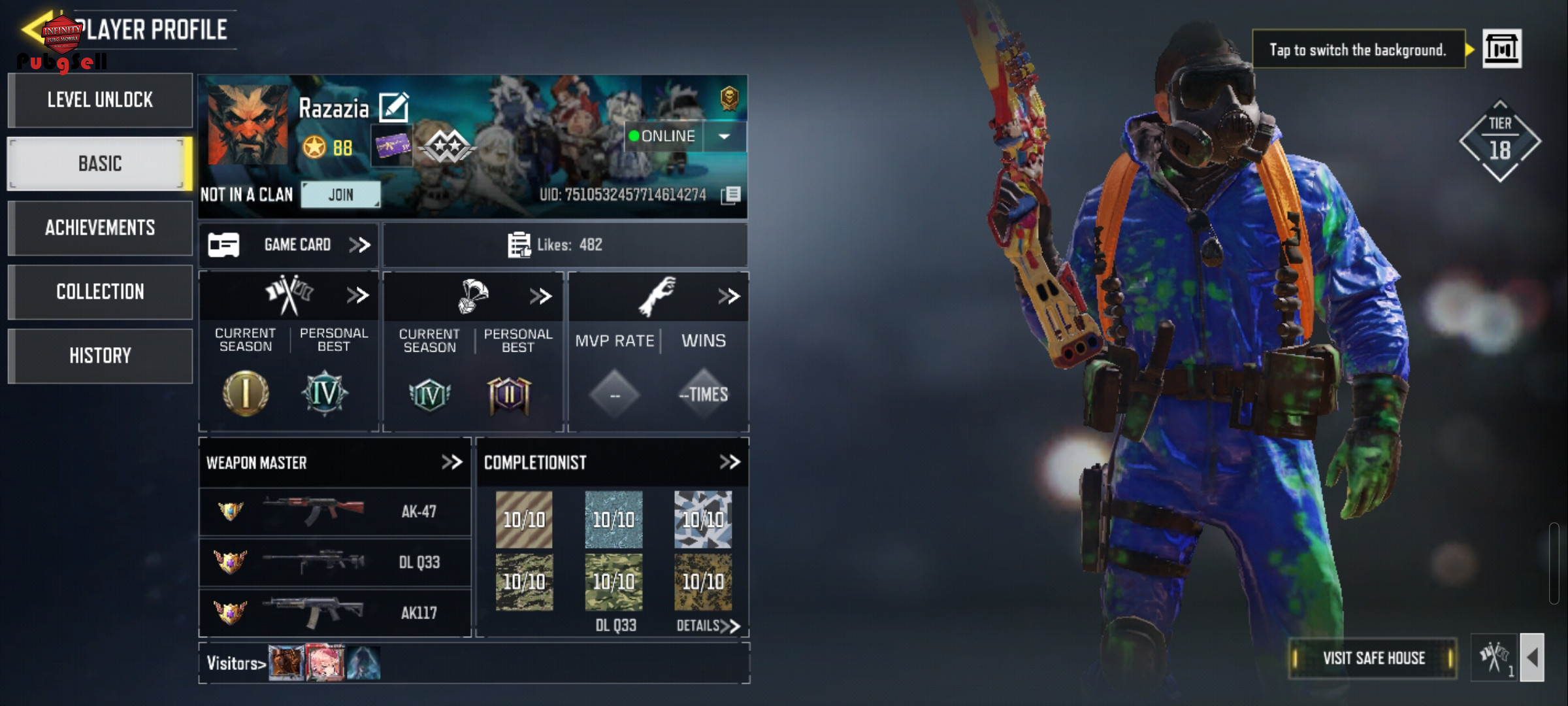Select the AK-47 weapon master row

click(335, 511)
